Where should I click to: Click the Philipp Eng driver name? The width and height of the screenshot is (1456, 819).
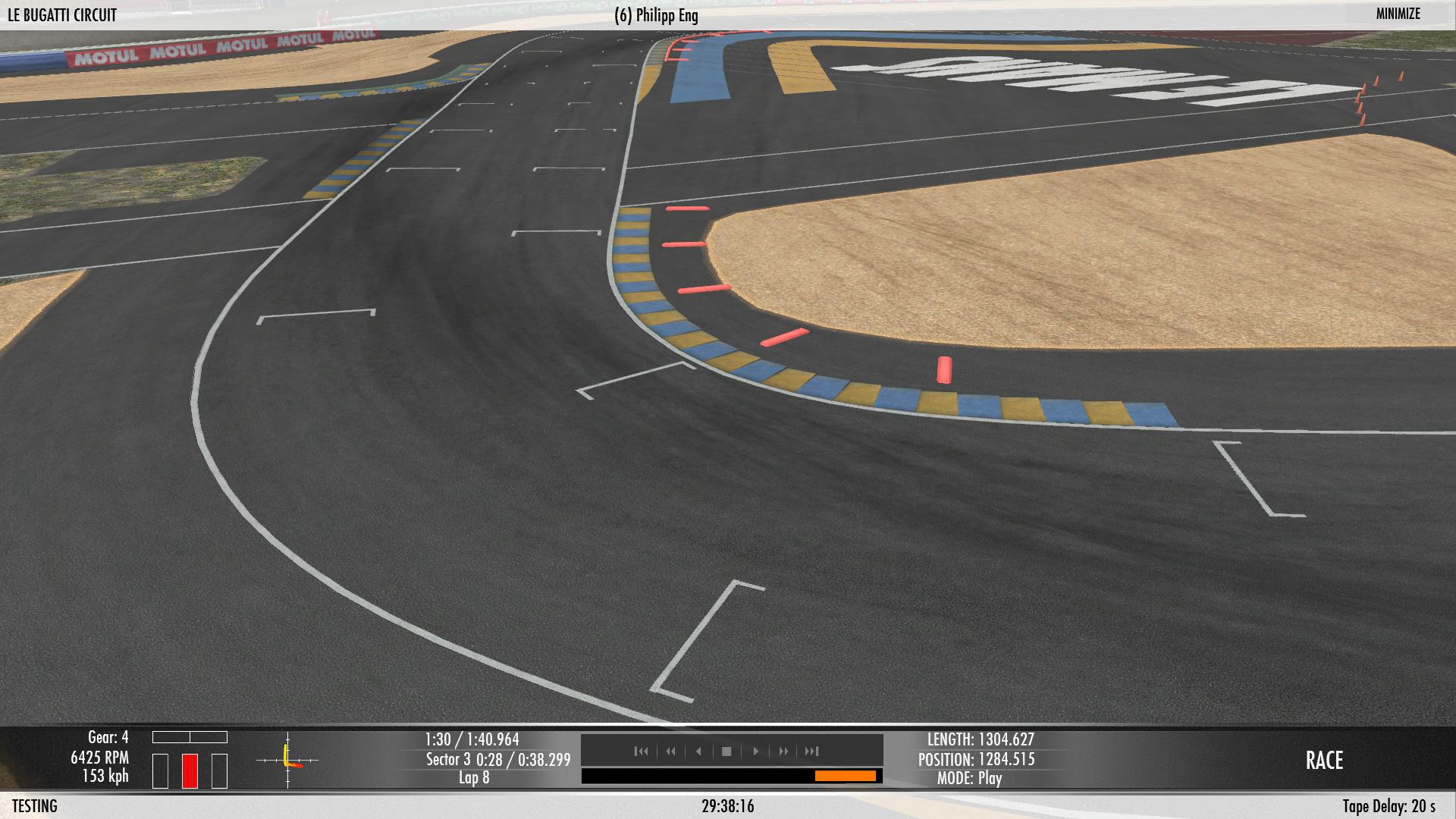click(656, 16)
